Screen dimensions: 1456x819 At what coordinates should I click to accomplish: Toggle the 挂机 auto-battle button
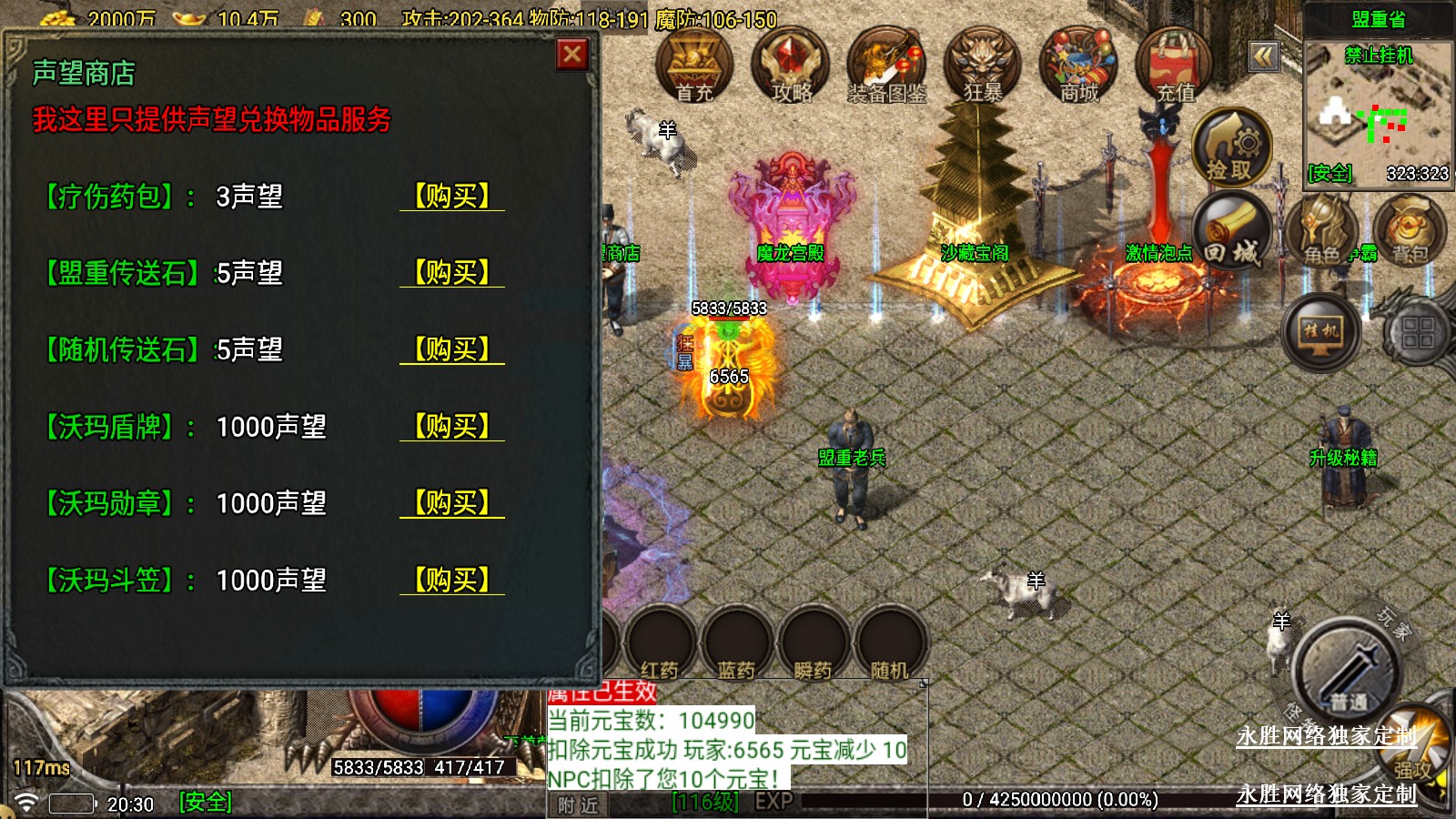[x=1321, y=332]
